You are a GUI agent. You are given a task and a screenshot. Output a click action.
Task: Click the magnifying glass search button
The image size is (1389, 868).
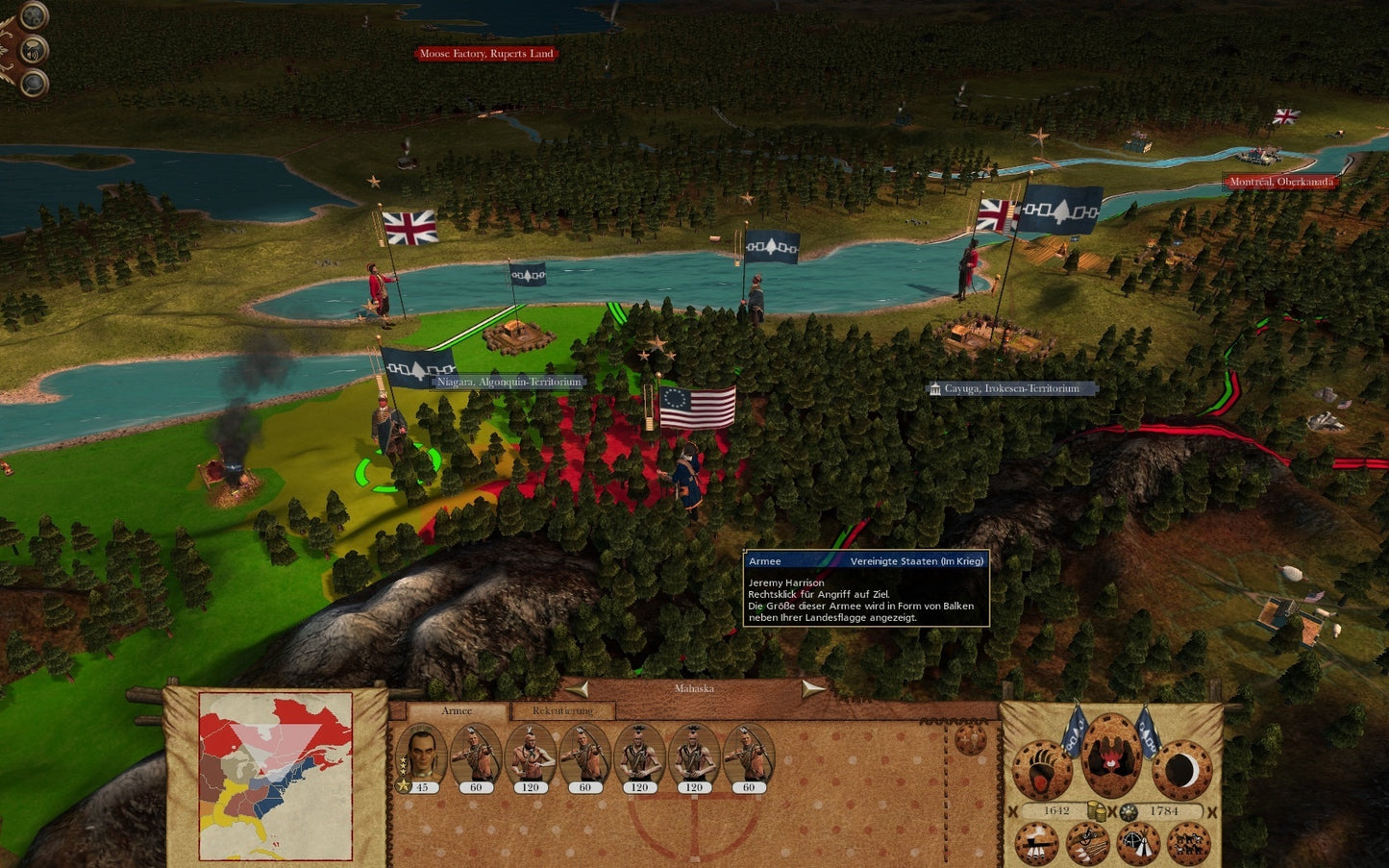[34, 84]
